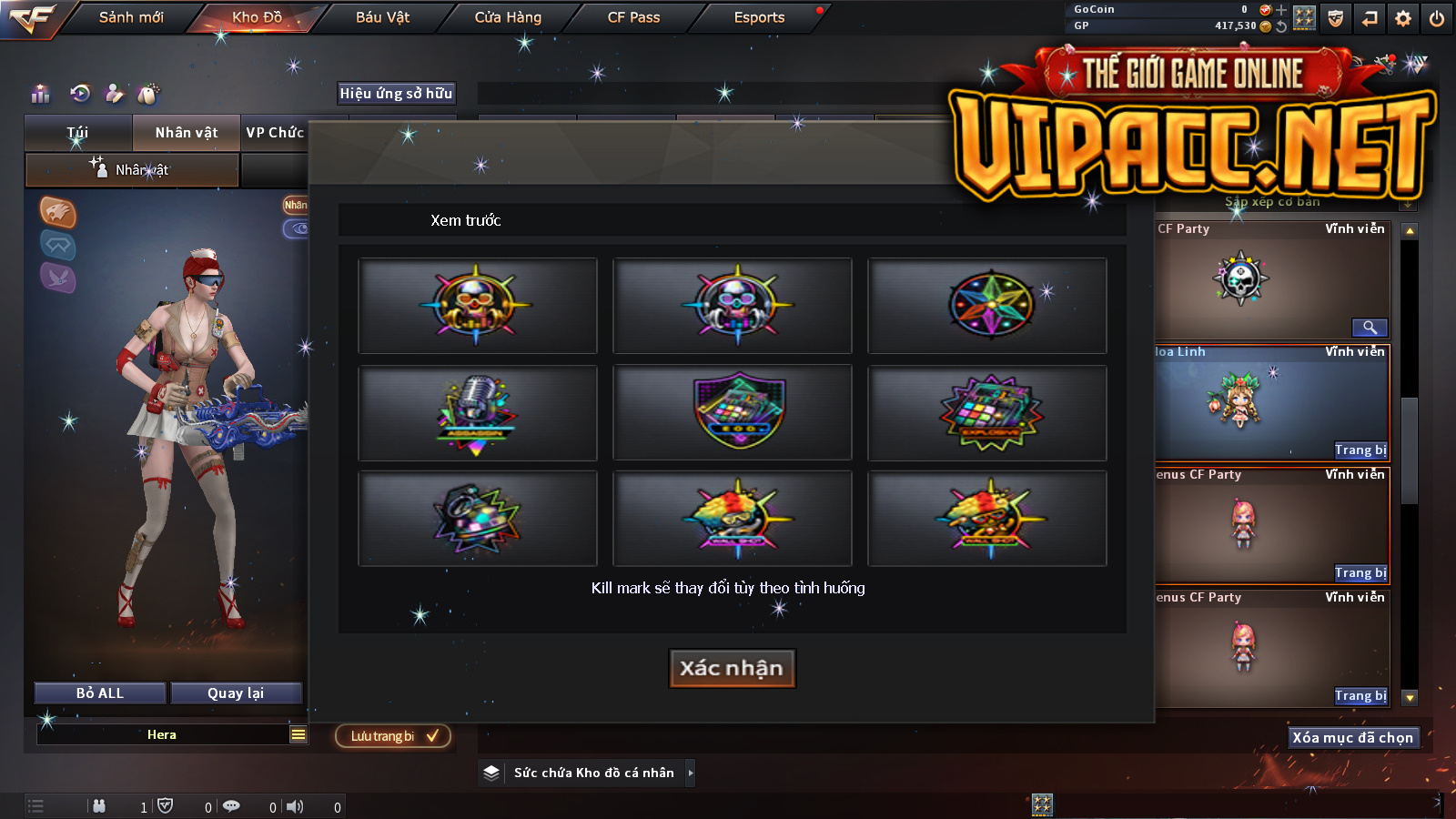Open the Esports section
The image size is (1456, 819).
759,17
